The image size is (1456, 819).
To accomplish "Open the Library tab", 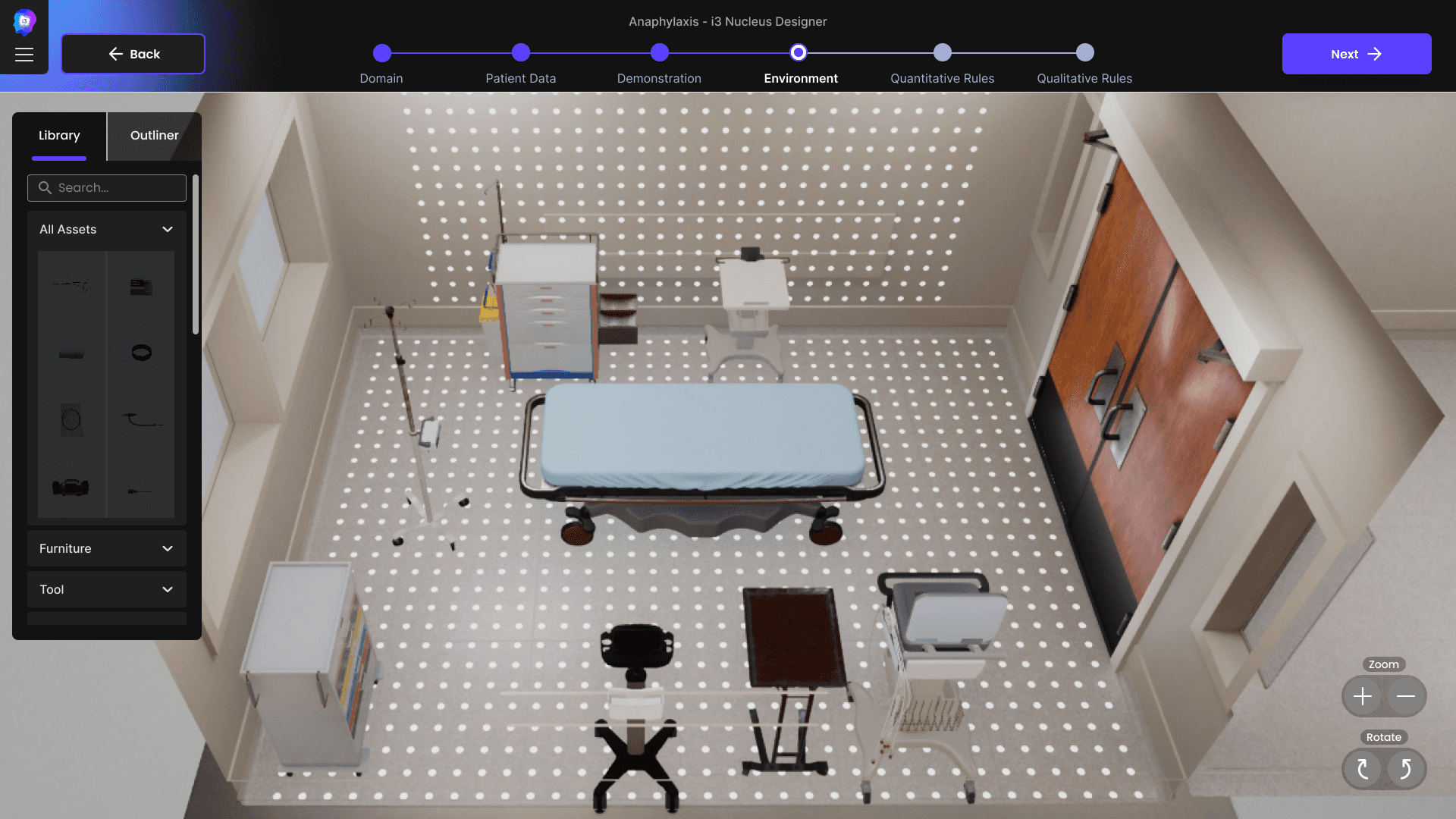I will coord(59,136).
